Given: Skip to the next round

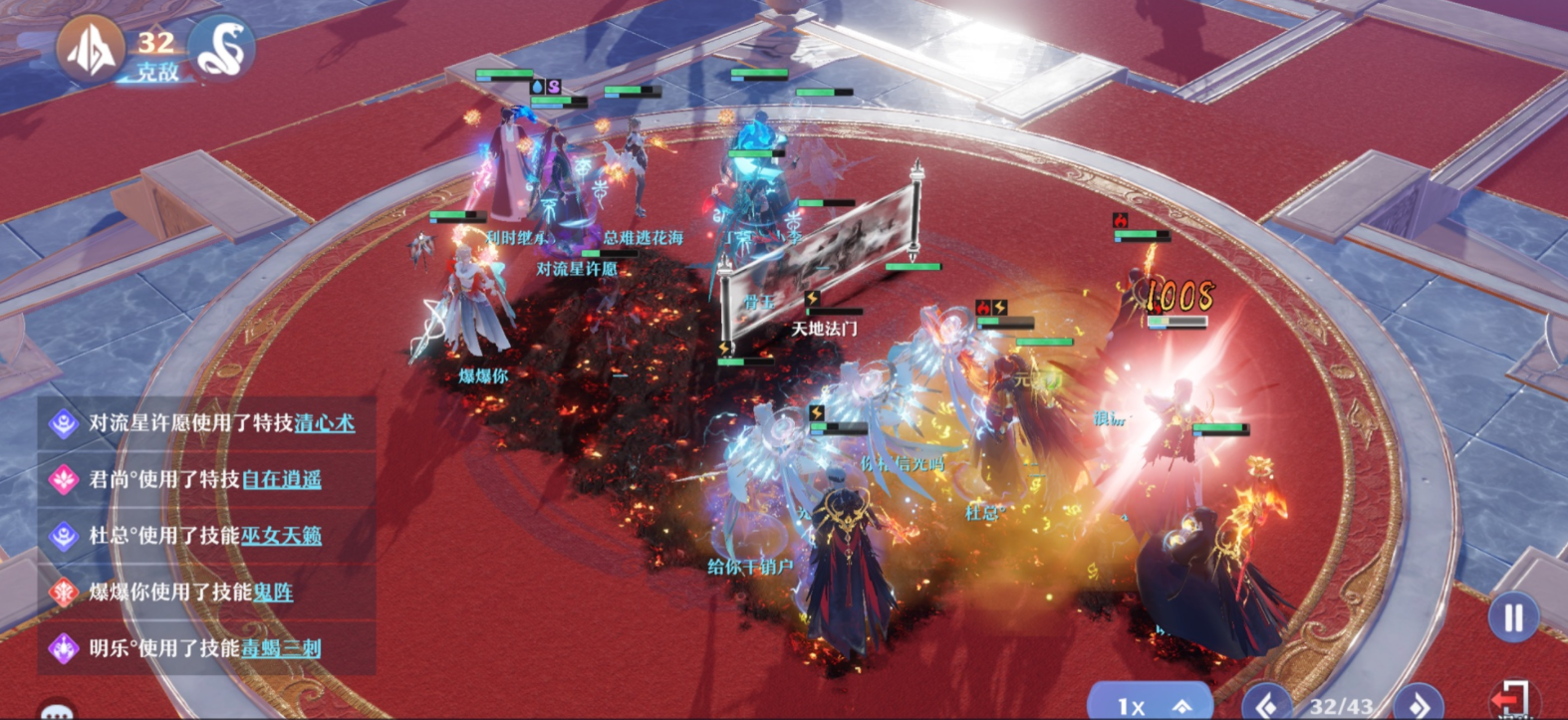Looking at the screenshot, I should click(x=1420, y=703).
